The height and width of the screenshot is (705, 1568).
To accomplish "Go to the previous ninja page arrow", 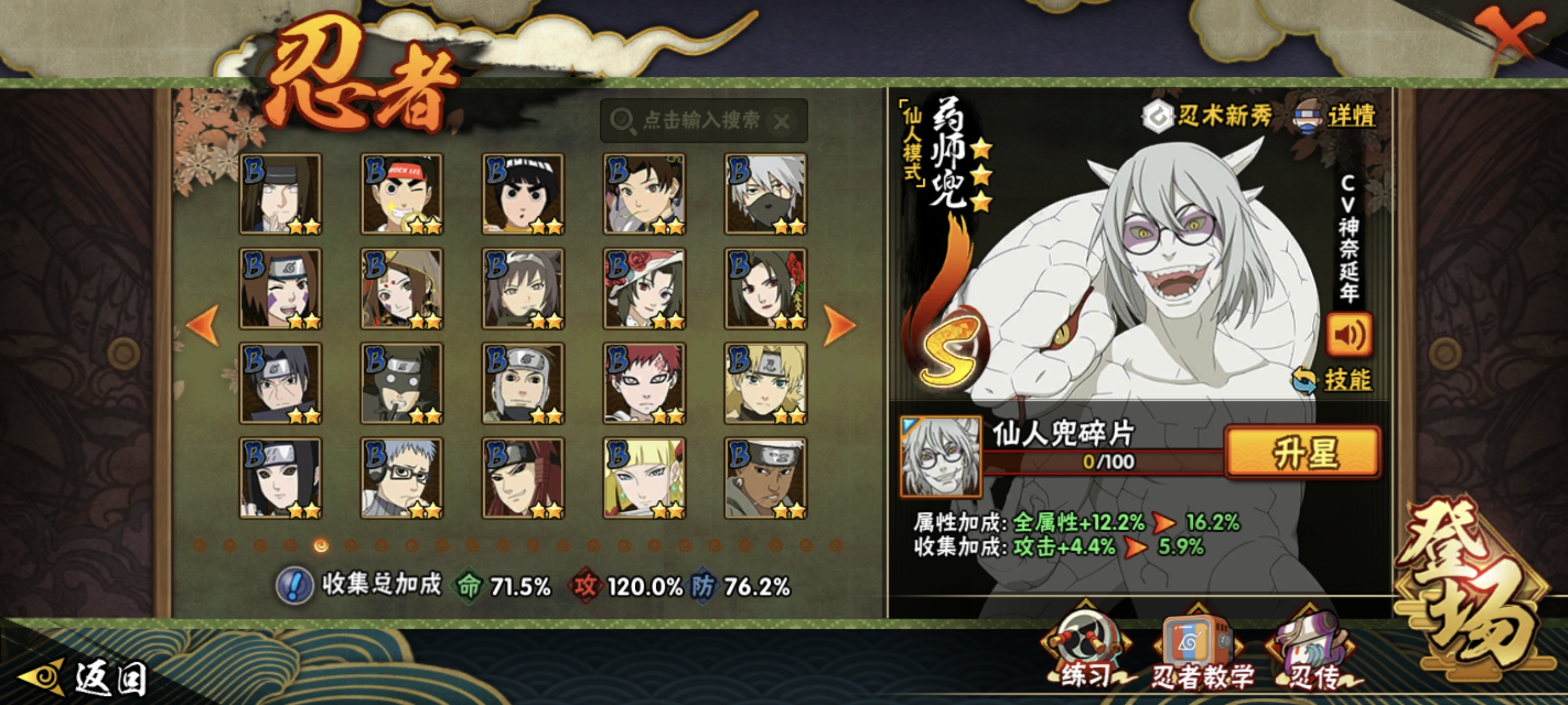I will tap(204, 325).
